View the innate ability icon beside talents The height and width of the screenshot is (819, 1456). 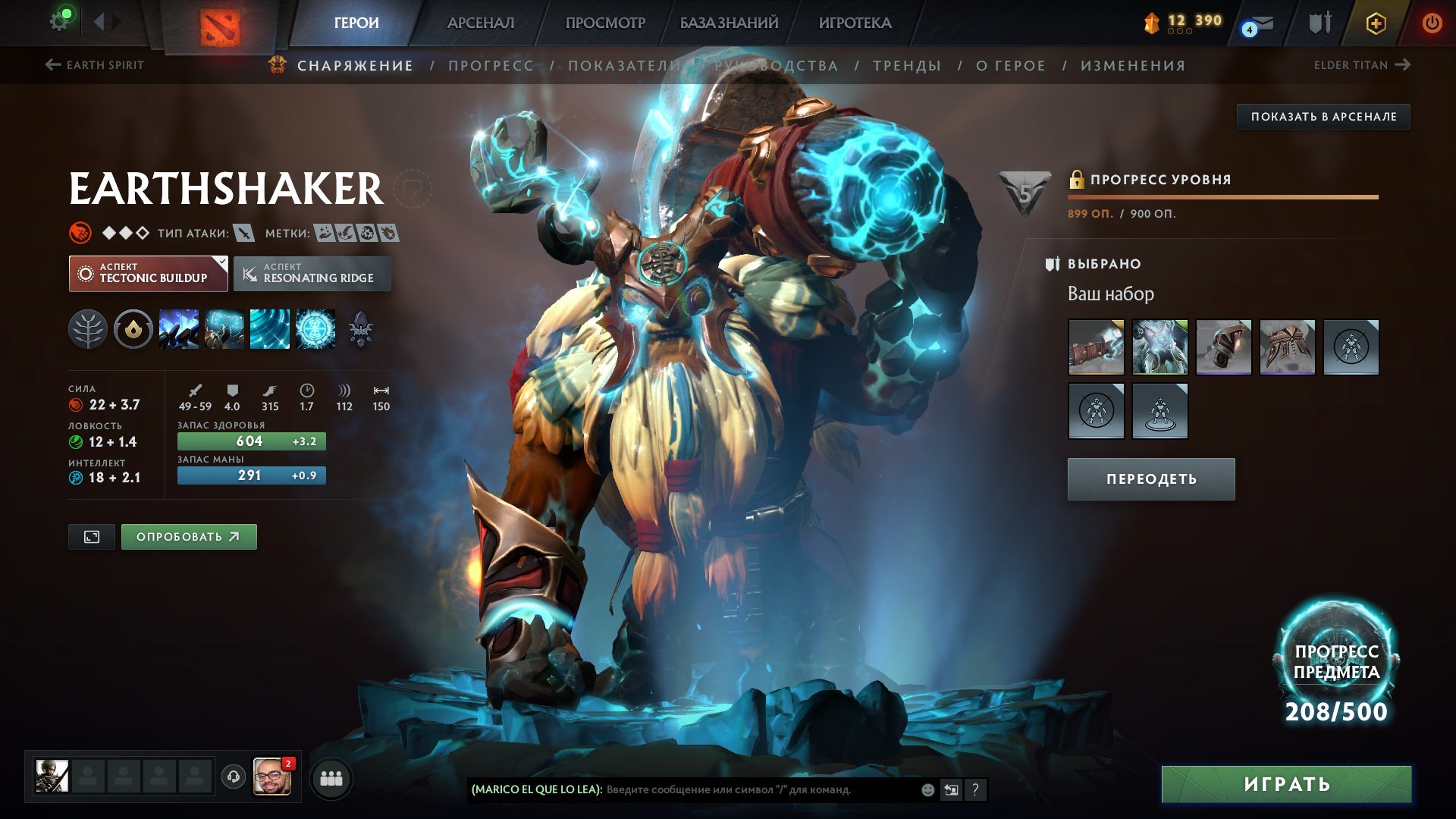[x=133, y=330]
